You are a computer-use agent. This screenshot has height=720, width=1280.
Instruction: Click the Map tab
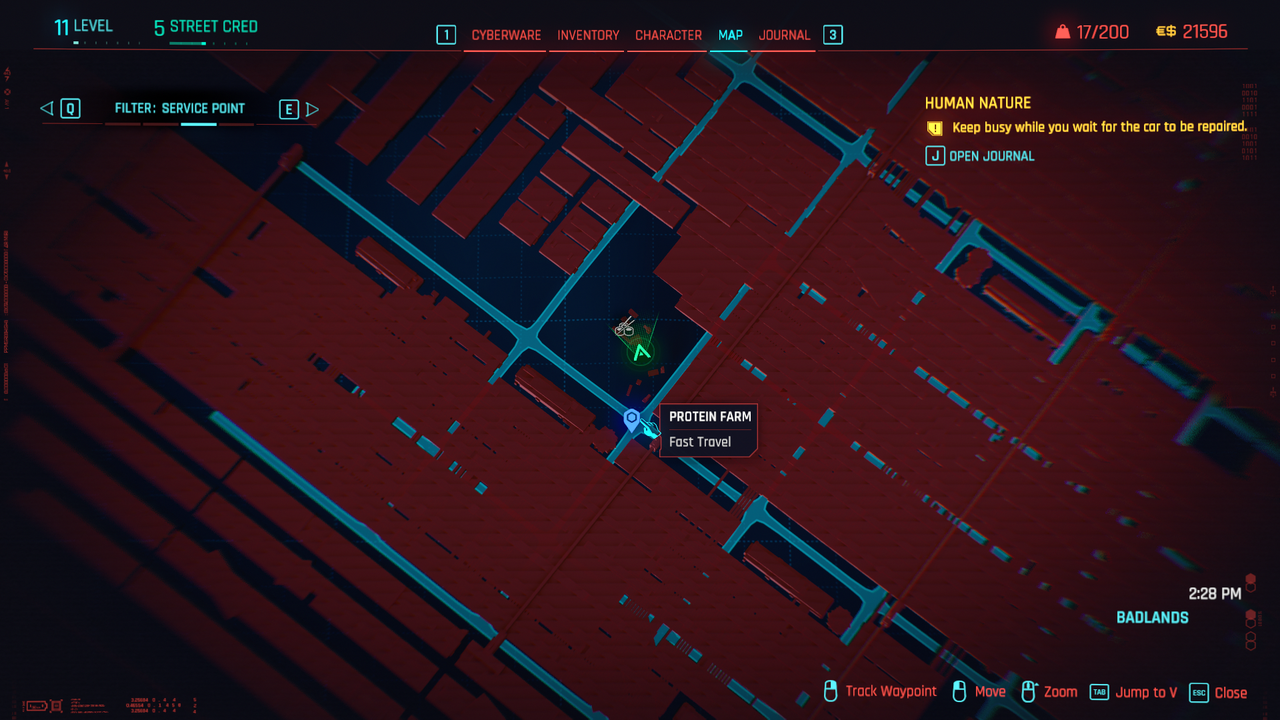coord(730,35)
